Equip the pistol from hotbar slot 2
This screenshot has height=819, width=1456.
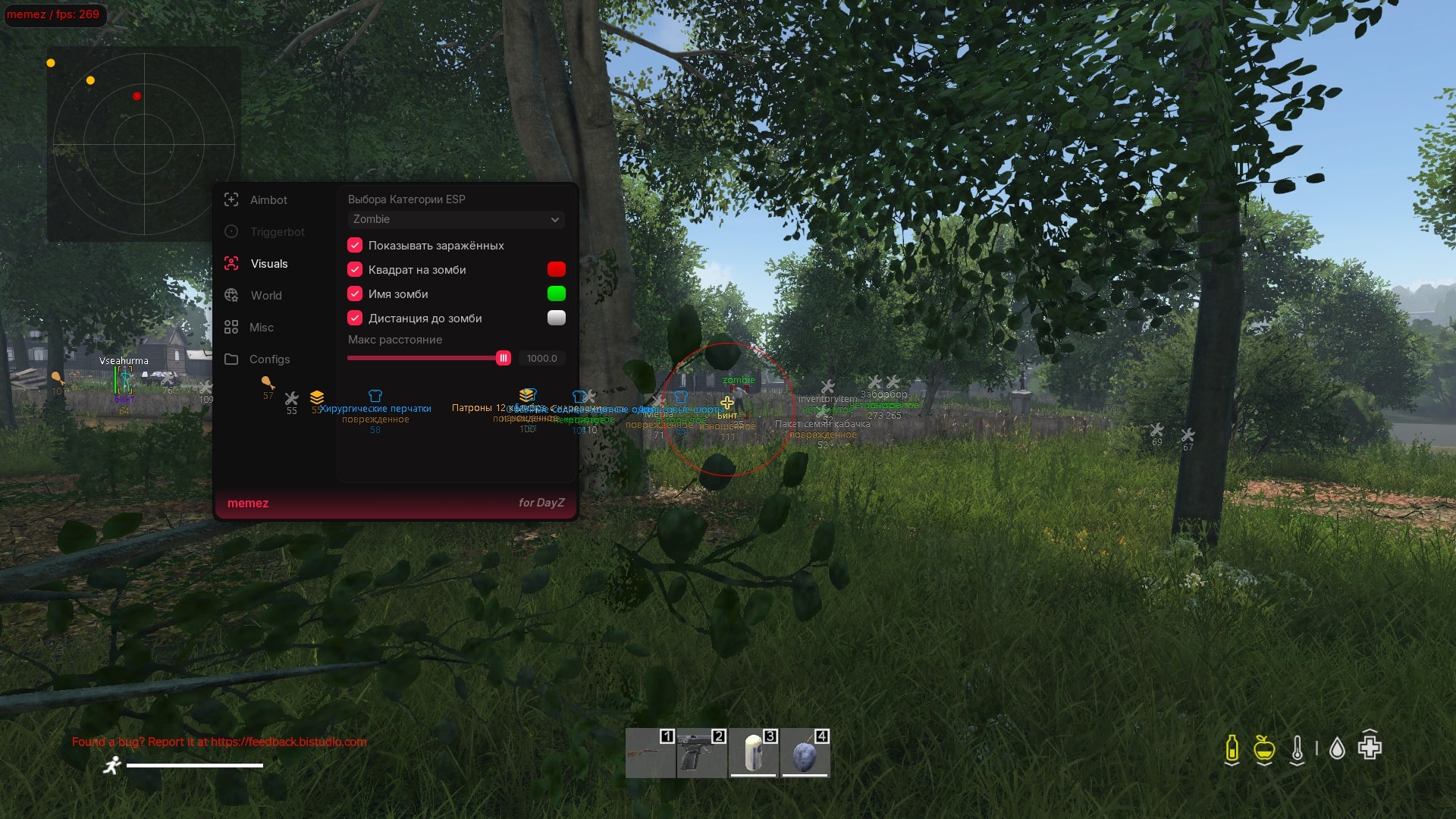[x=701, y=753]
